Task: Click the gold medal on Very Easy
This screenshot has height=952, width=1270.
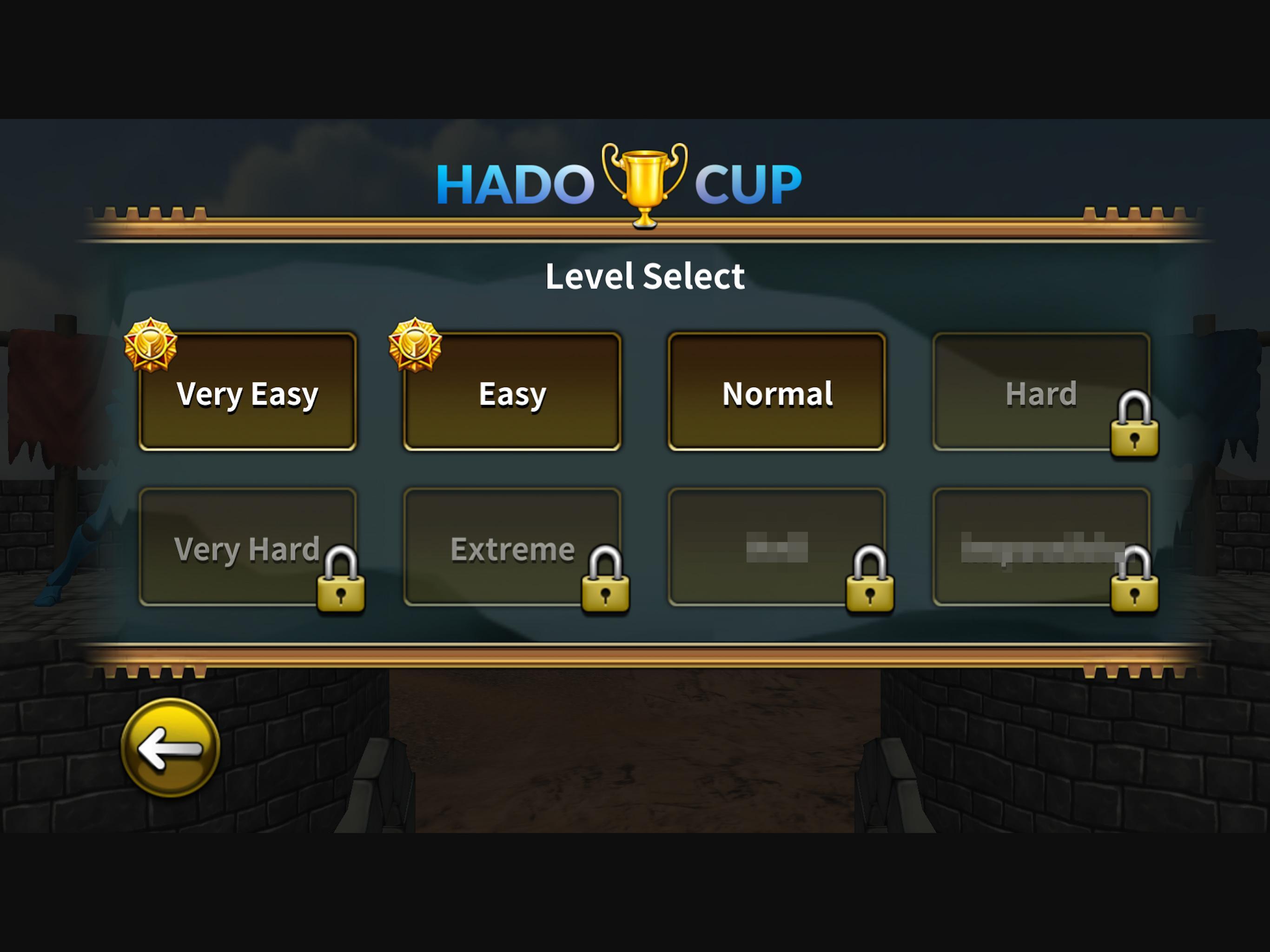Action: tap(152, 346)
